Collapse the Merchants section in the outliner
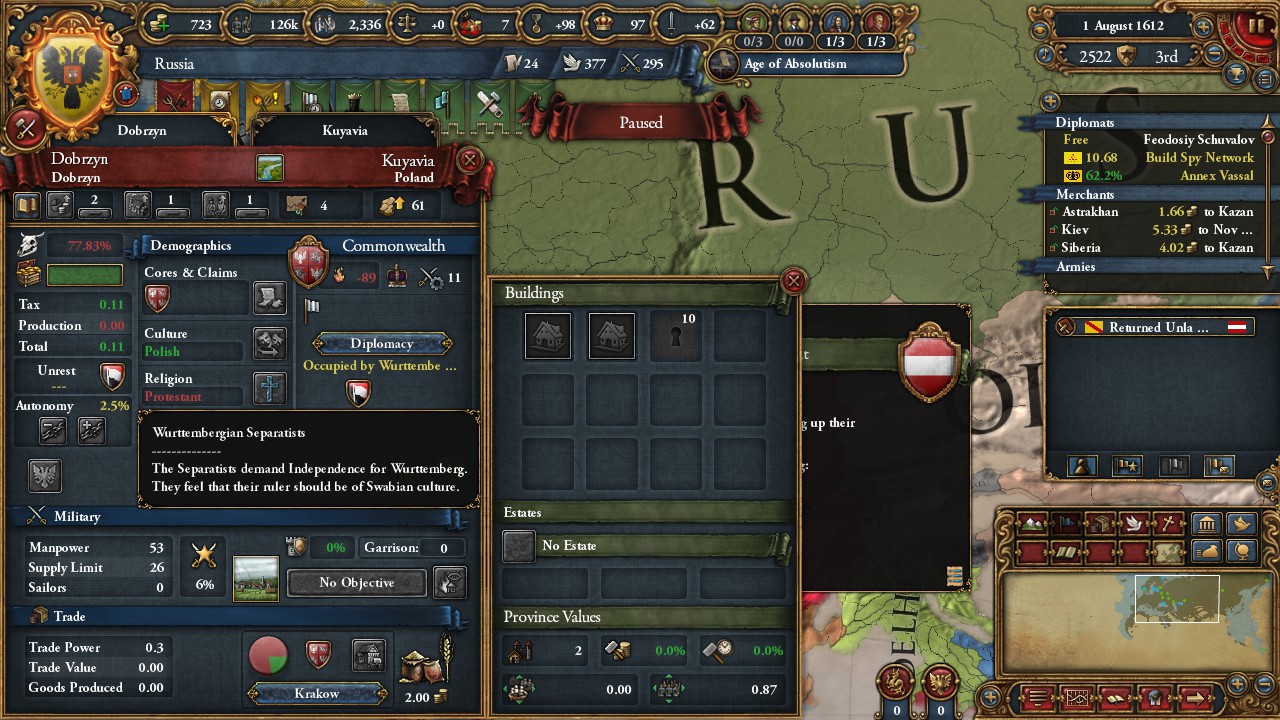 [1086, 195]
